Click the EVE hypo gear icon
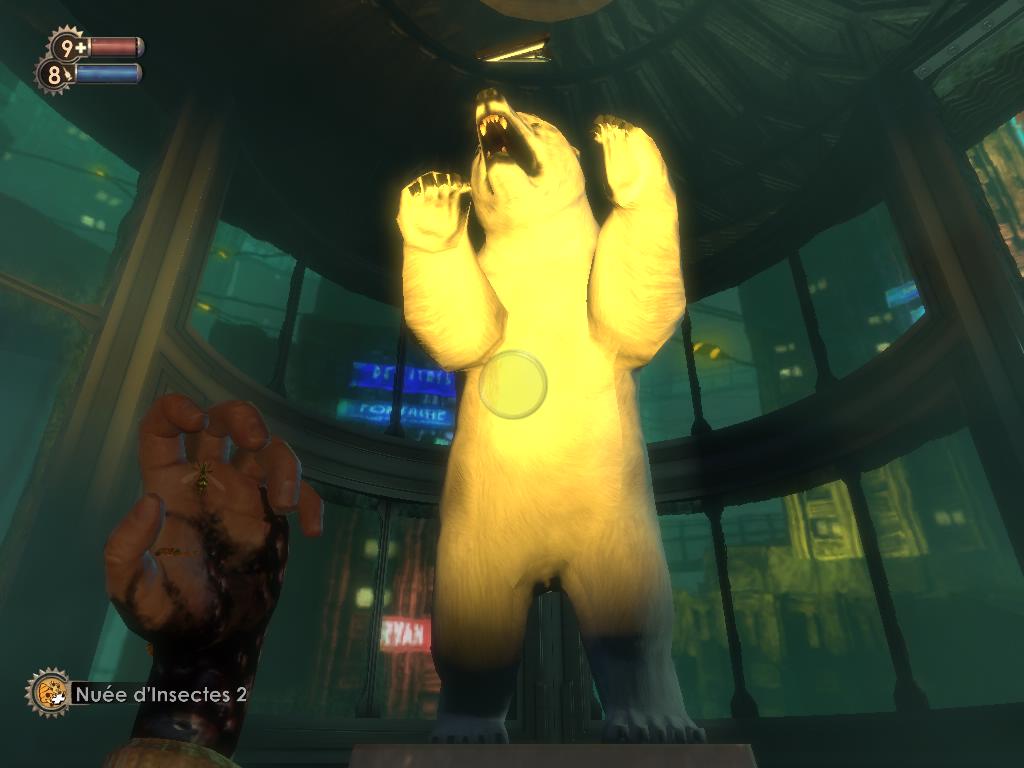Viewport: 1024px width, 768px height. coord(54,74)
